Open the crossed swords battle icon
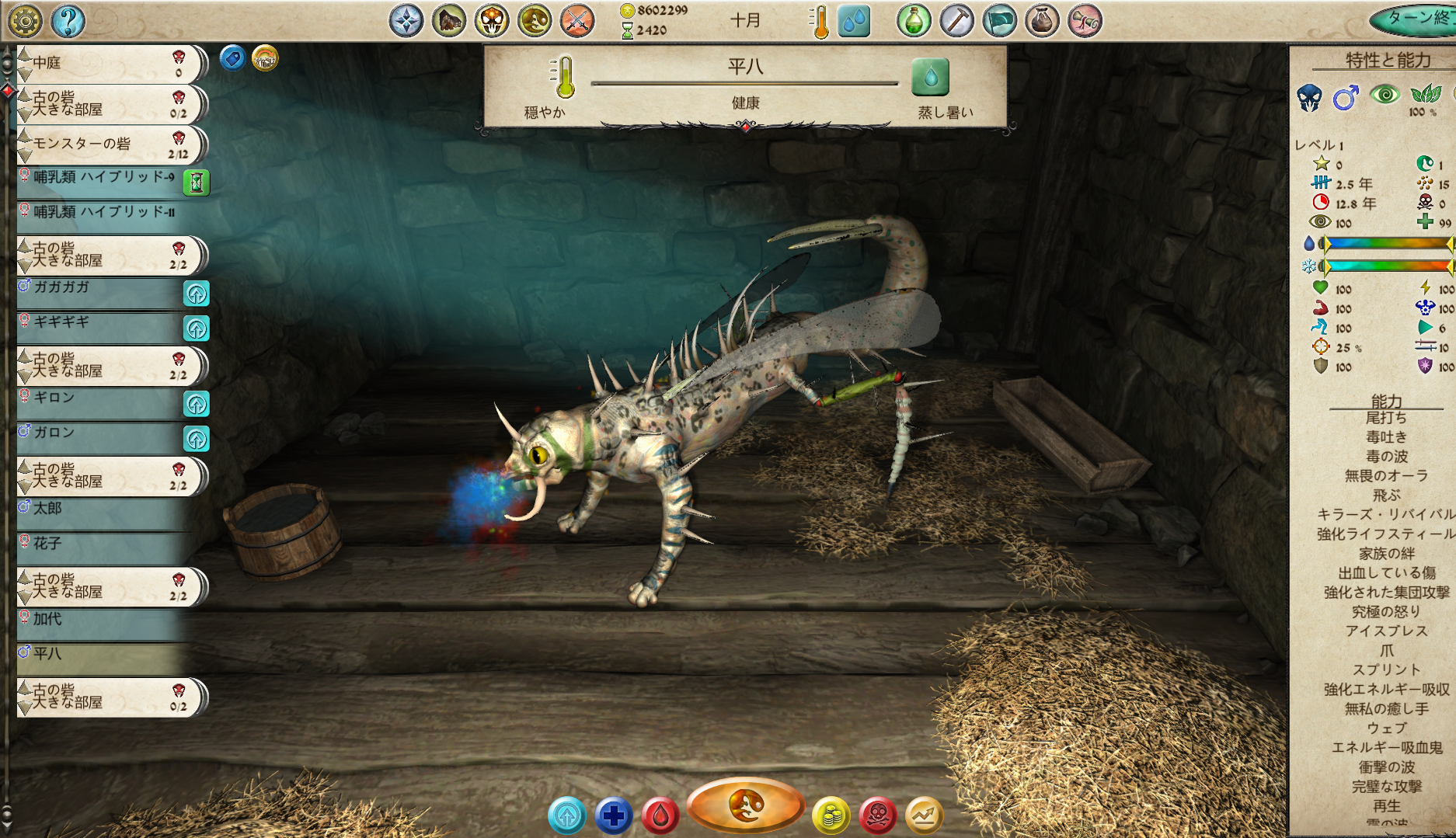This screenshot has width=1456, height=838. coord(576,21)
